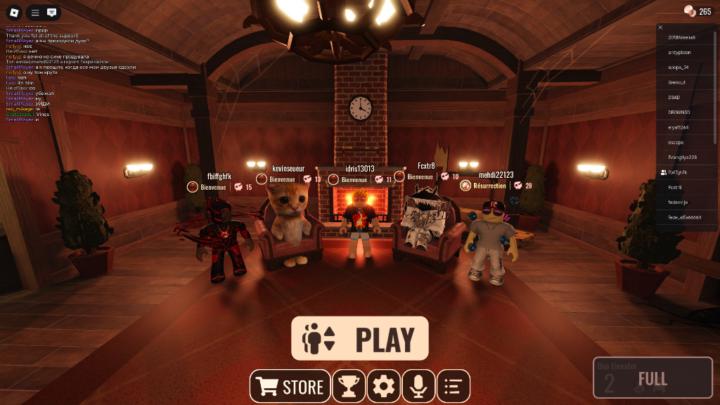The height and width of the screenshot is (405, 720).
Task: Close the player list with the X
Action: coord(661,27)
